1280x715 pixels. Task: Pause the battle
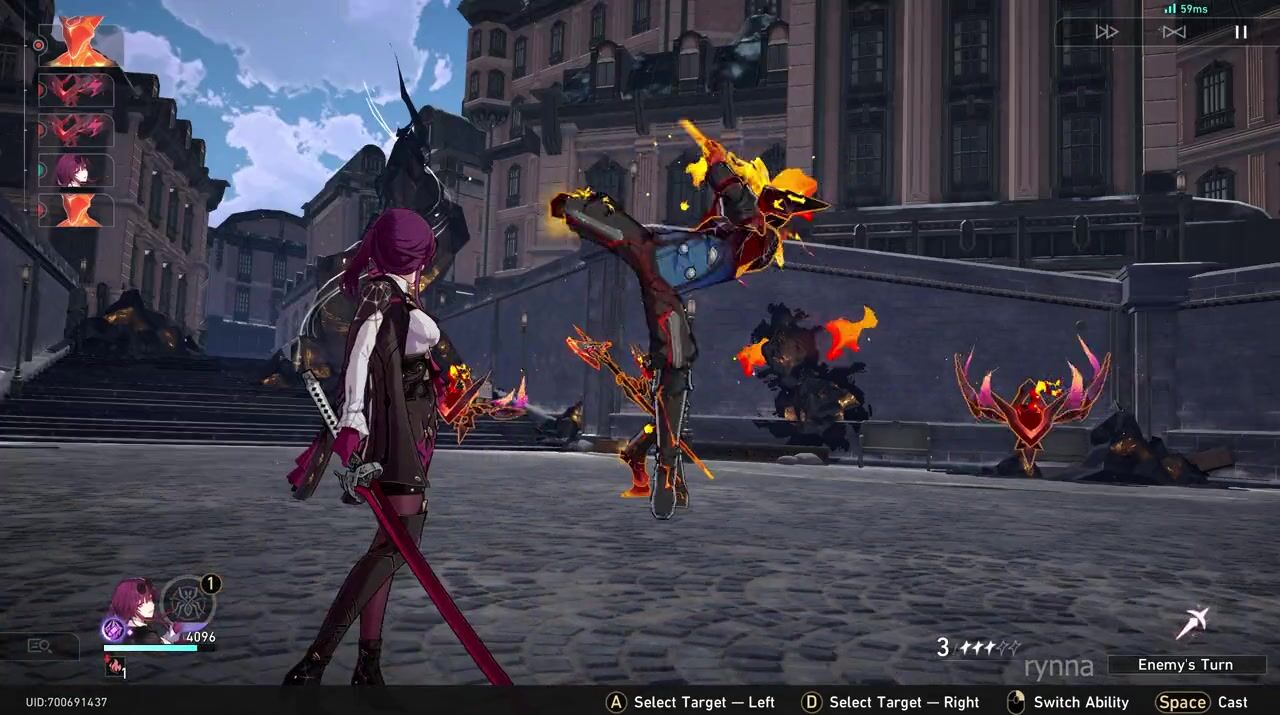(x=1240, y=32)
